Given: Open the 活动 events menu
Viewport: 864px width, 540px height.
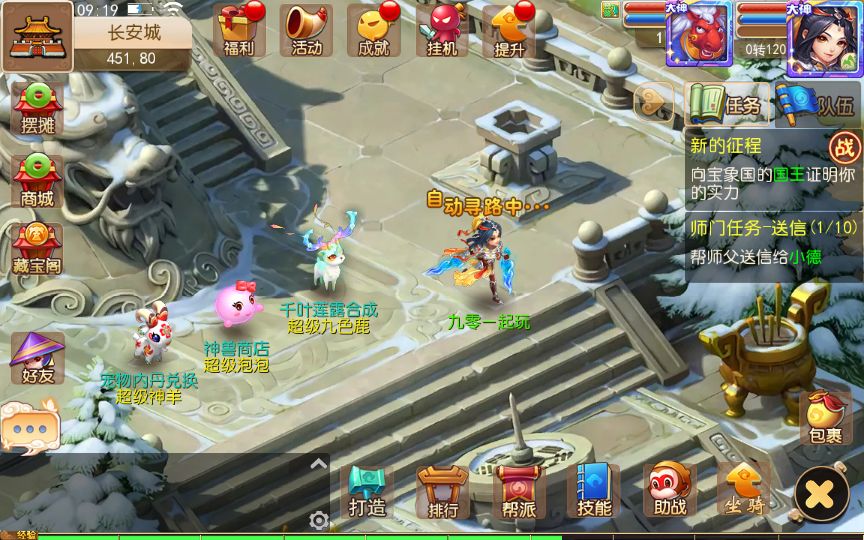Looking at the screenshot, I should pos(307,30).
